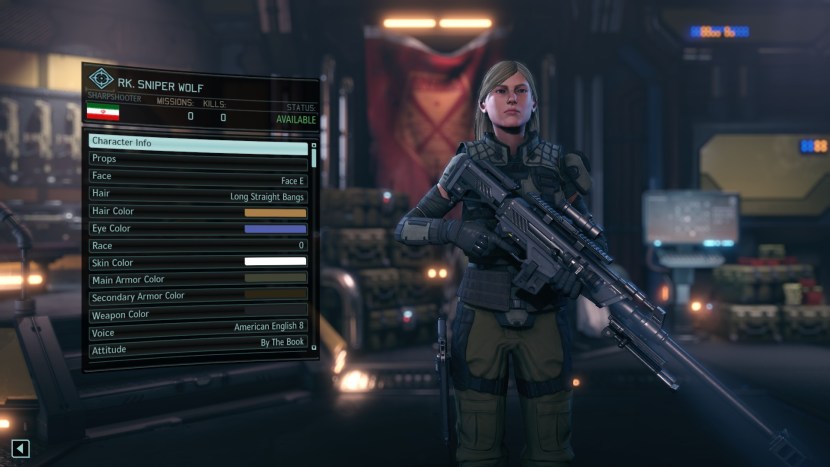Screen dimensions: 830x467
Task: Select the Race option
Action: (197, 245)
